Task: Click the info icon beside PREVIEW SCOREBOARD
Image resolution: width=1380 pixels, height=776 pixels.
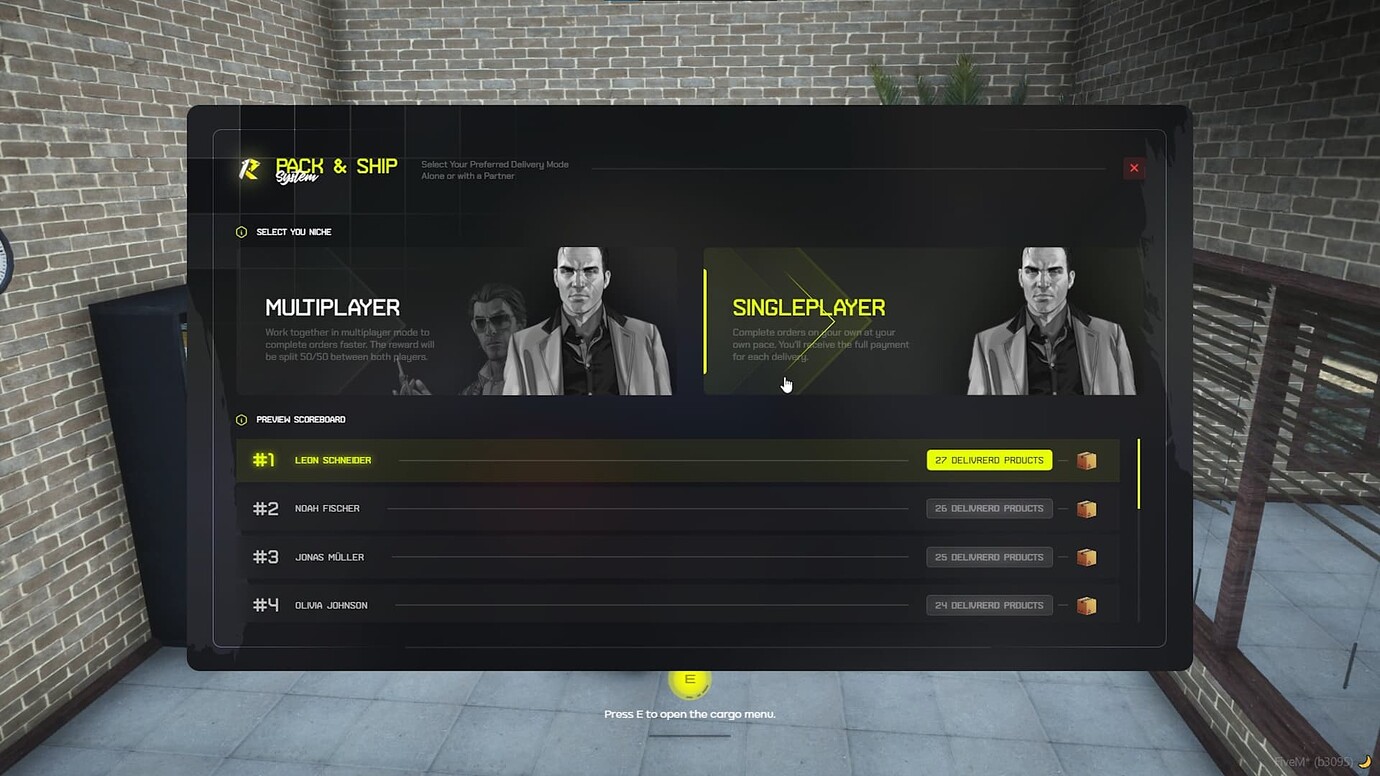Action: (x=242, y=420)
